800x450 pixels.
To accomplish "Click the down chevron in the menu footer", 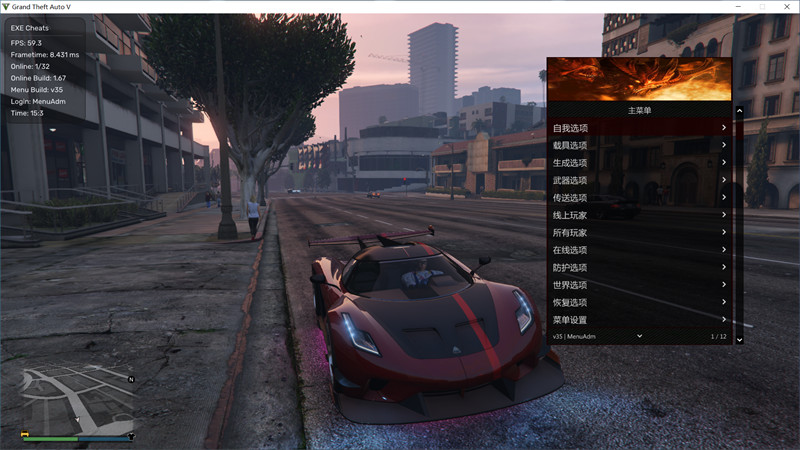I will [x=639, y=336].
